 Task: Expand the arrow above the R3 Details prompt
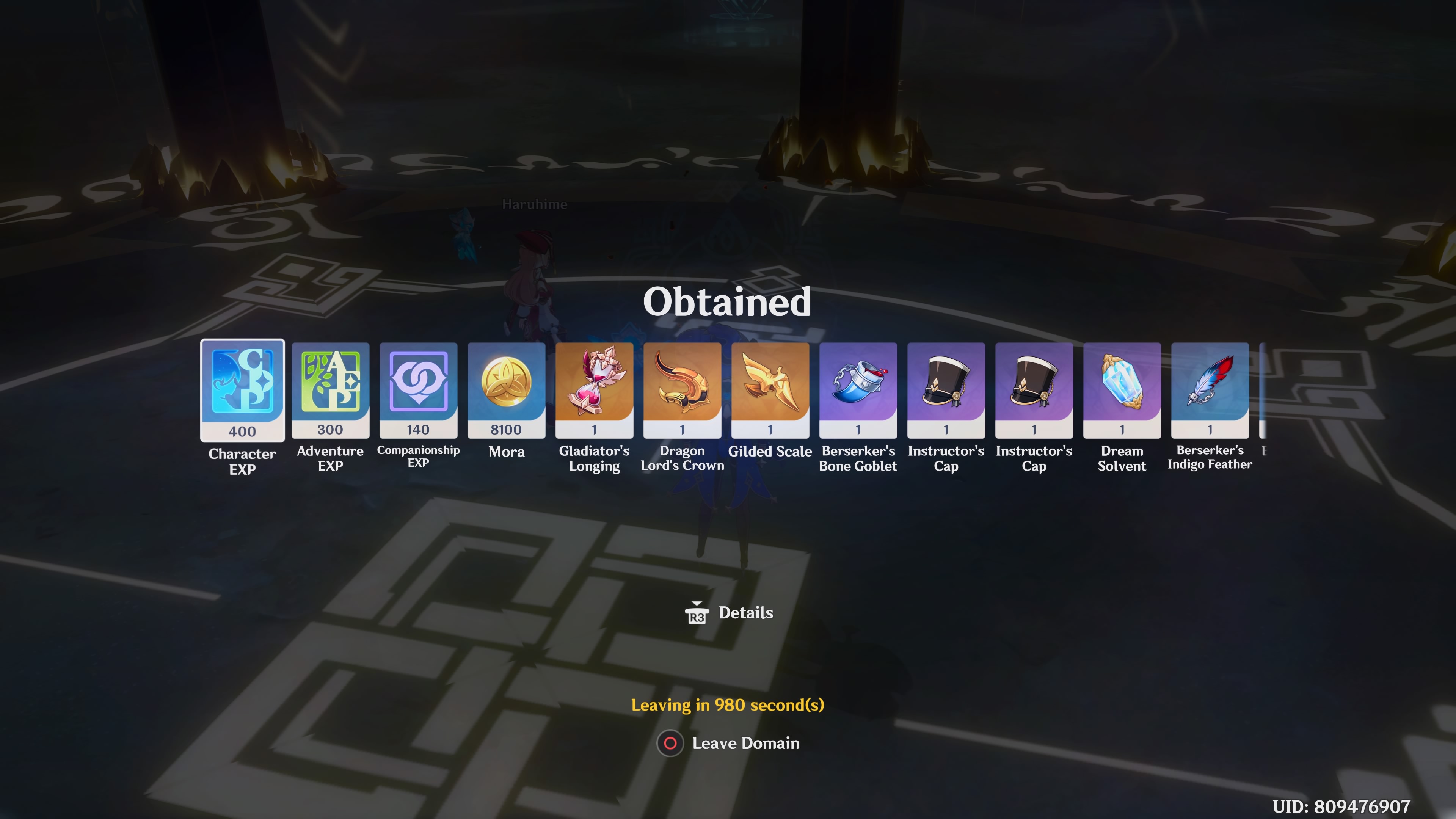tap(697, 602)
